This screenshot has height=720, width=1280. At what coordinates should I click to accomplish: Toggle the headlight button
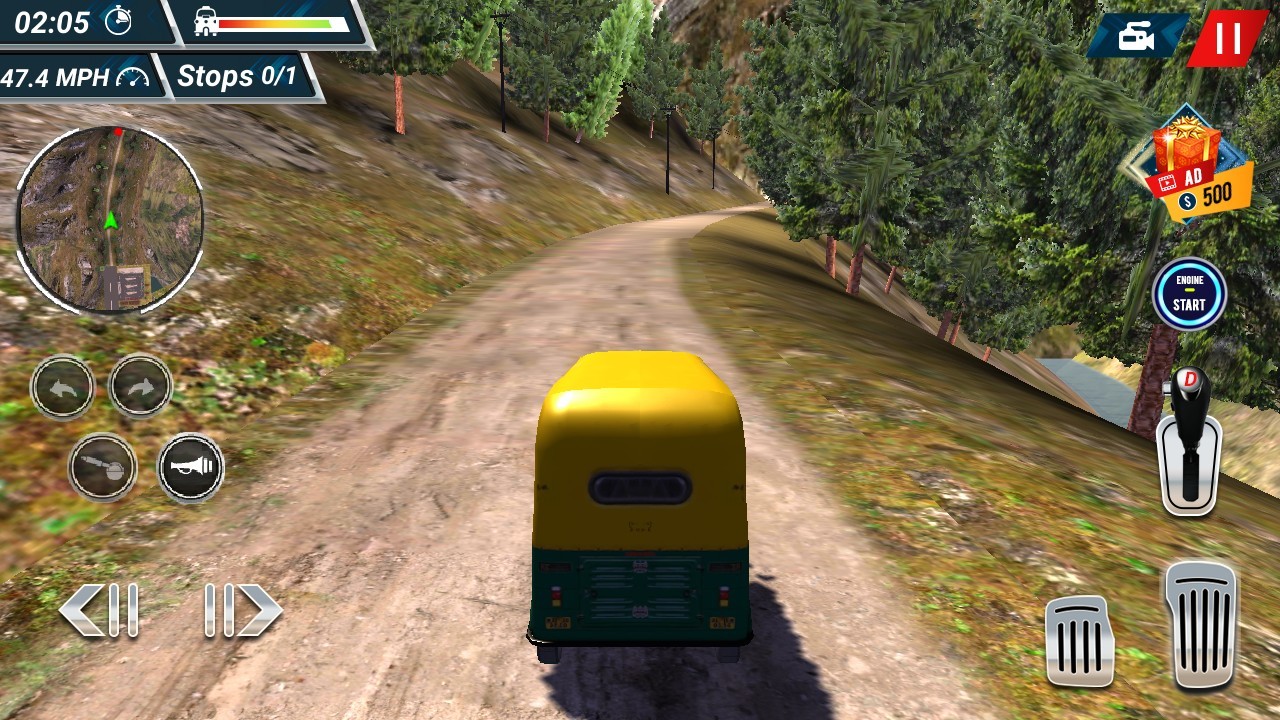(x=102, y=467)
